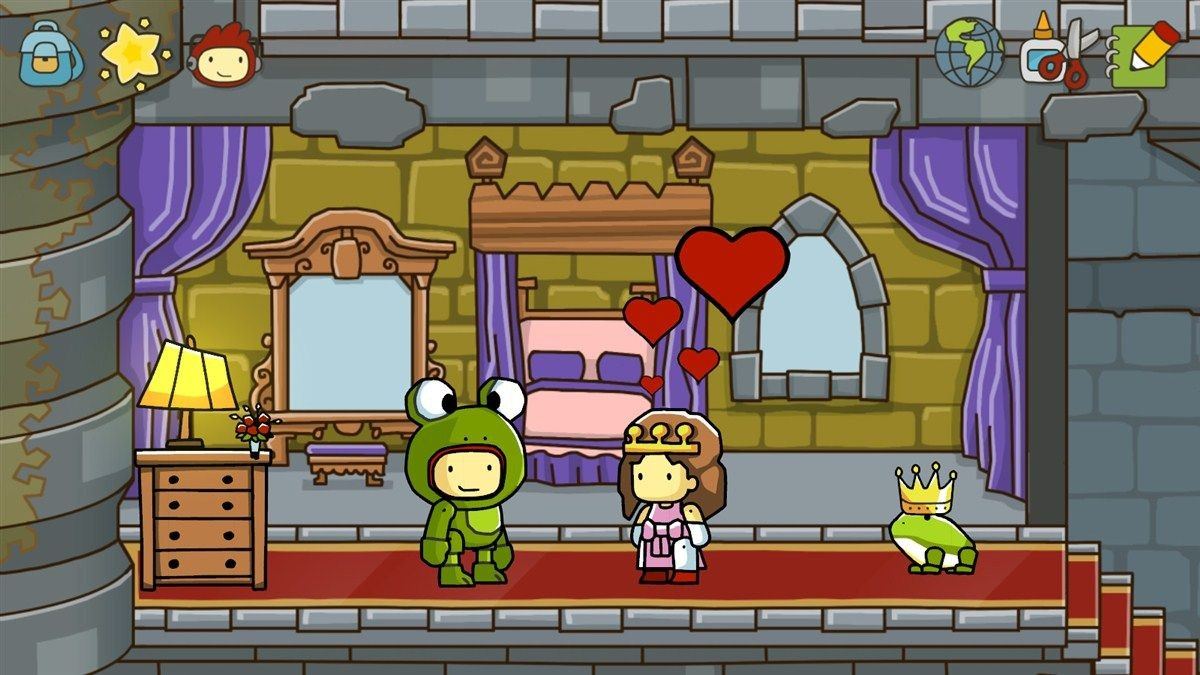This screenshot has height=675, width=1200.
Task: Open the world map globe
Action: pos(969,52)
